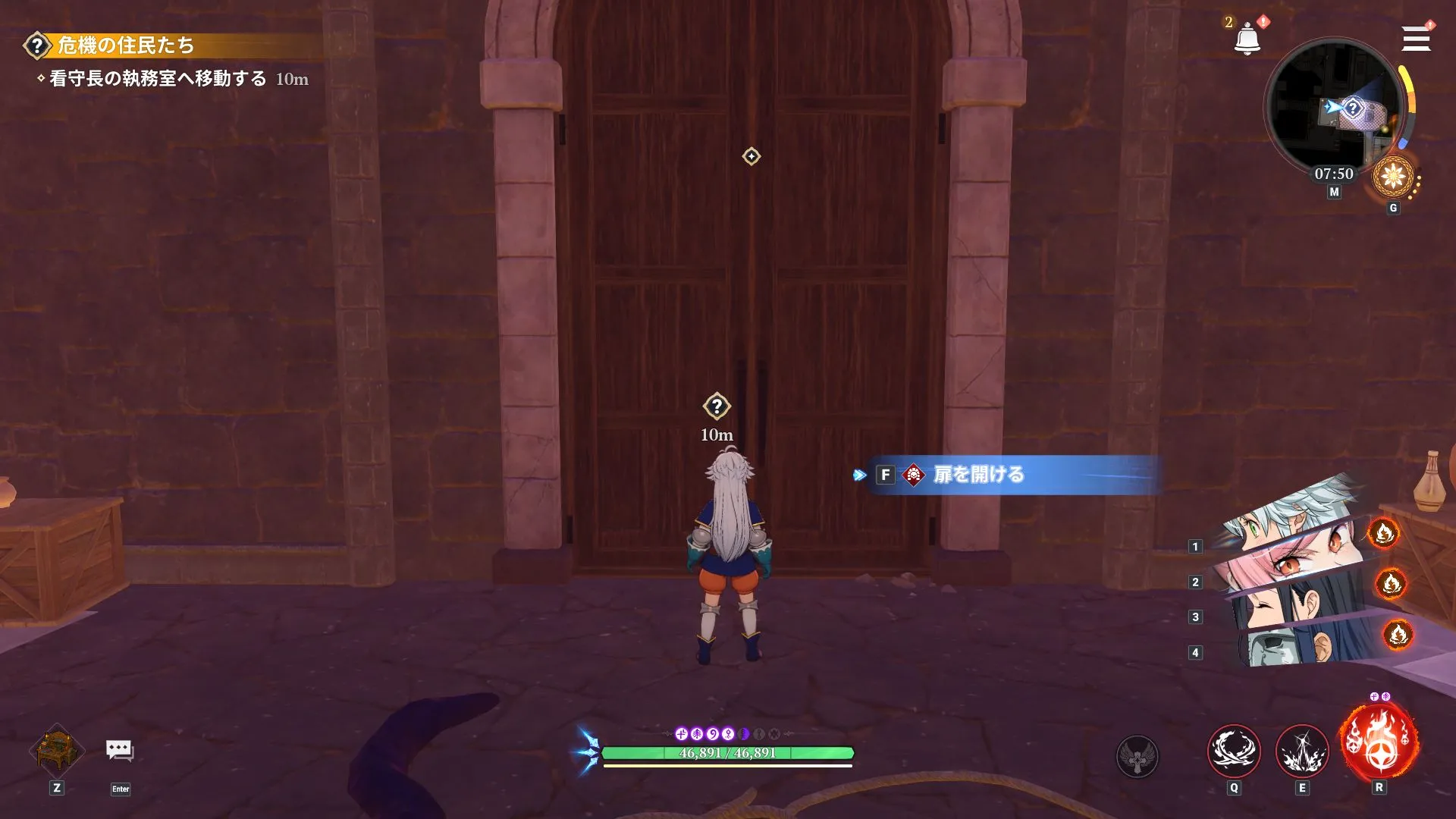Activate the E burst skill icon
This screenshot has height=819, width=1456.
coord(1304,751)
